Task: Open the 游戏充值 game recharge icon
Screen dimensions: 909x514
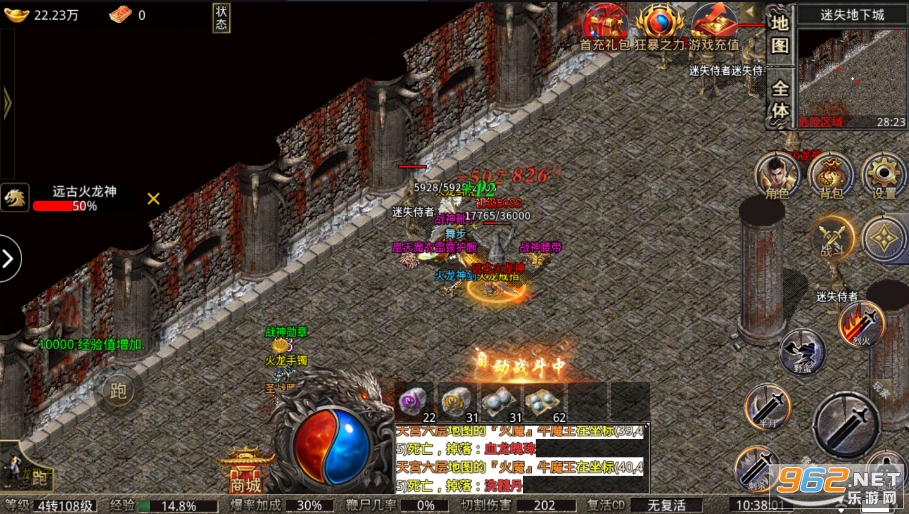Action: [712, 24]
